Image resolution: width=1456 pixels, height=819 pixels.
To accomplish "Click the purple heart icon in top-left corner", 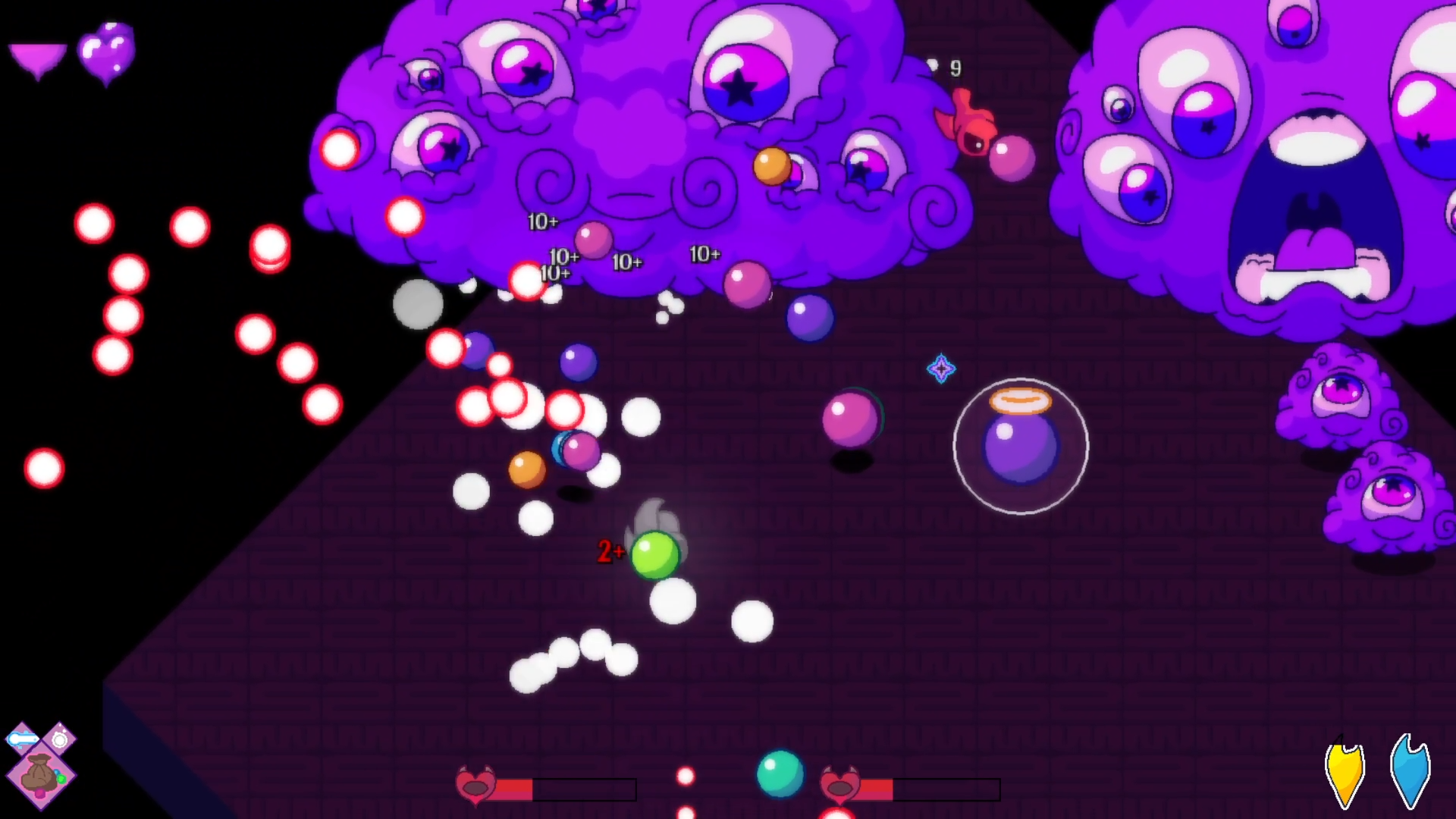I will pyautogui.click(x=106, y=53).
